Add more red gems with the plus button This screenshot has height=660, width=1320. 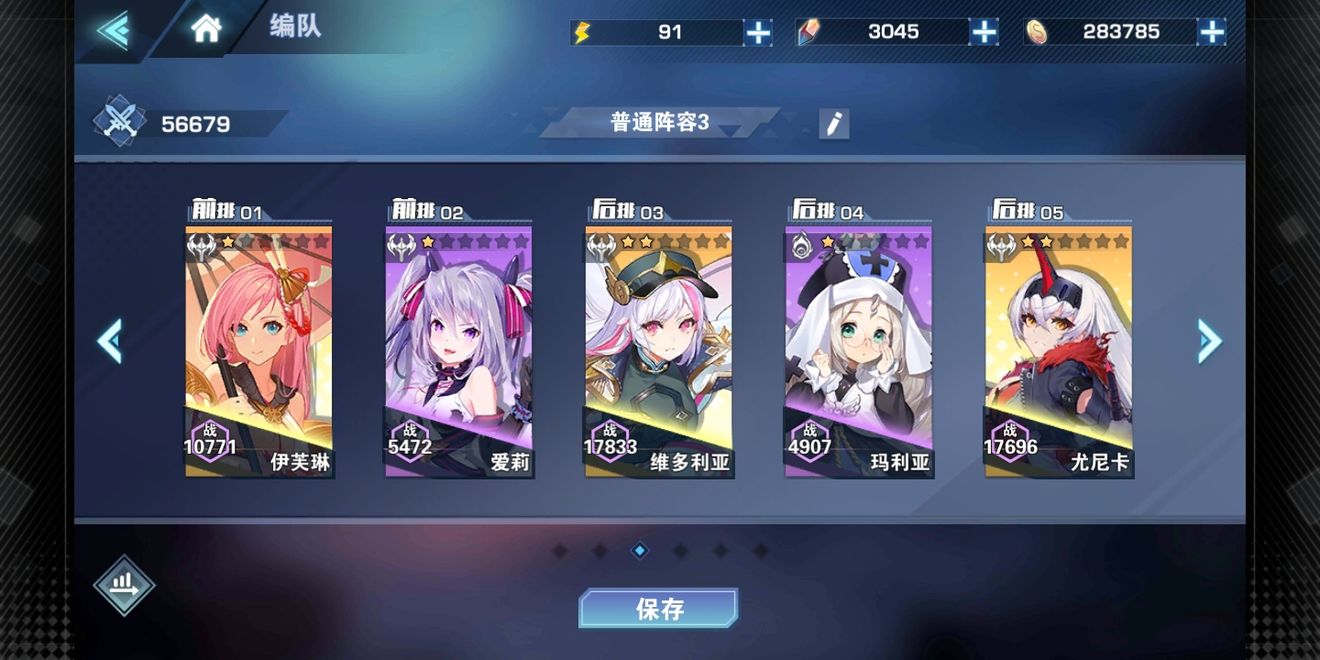click(x=984, y=33)
